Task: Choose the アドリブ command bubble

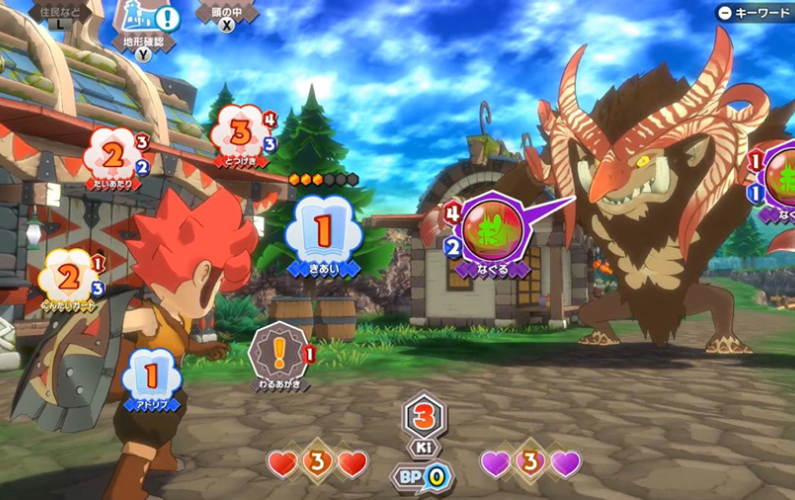Action: [x=151, y=377]
